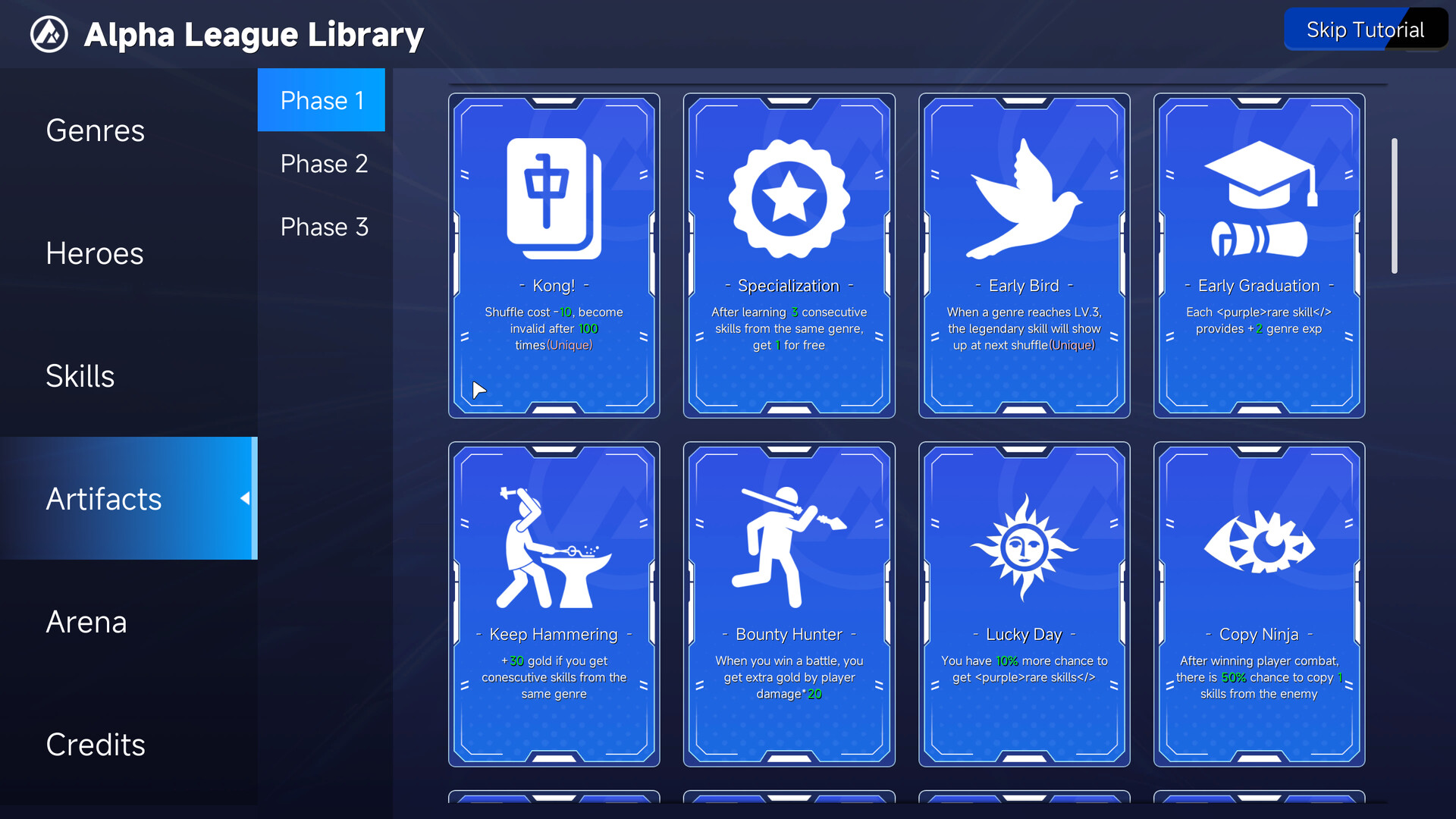Select the Skills sidebar entry
Image resolution: width=1456 pixels, height=819 pixels.
tap(80, 375)
